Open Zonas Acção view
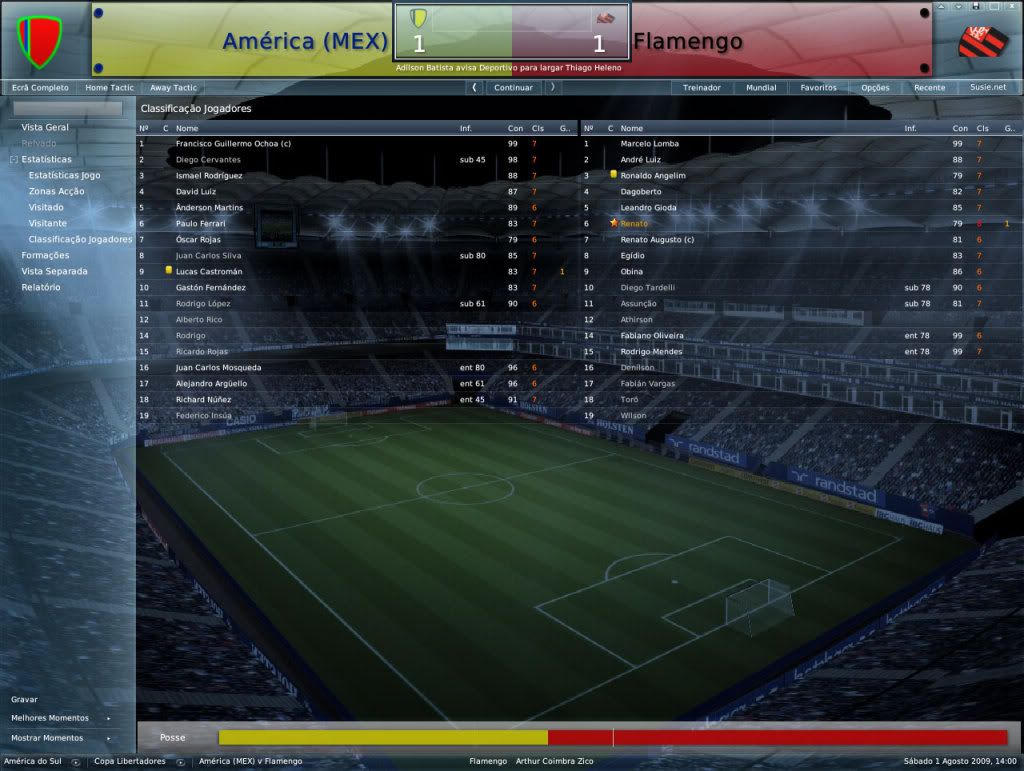Screen dimensions: 1024x771 pos(57,191)
